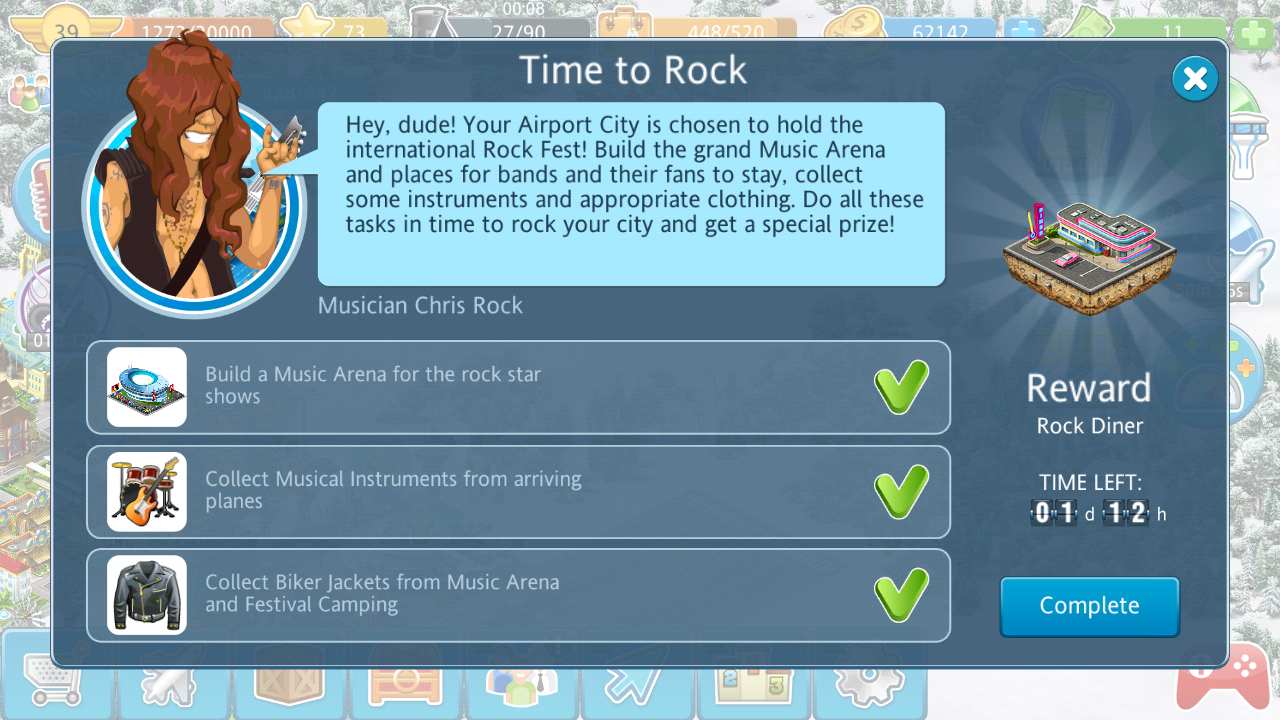Viewport: 1280px width, 720px height.
Task: Click the drum kit and guitar icon
Action: (147, 491)
